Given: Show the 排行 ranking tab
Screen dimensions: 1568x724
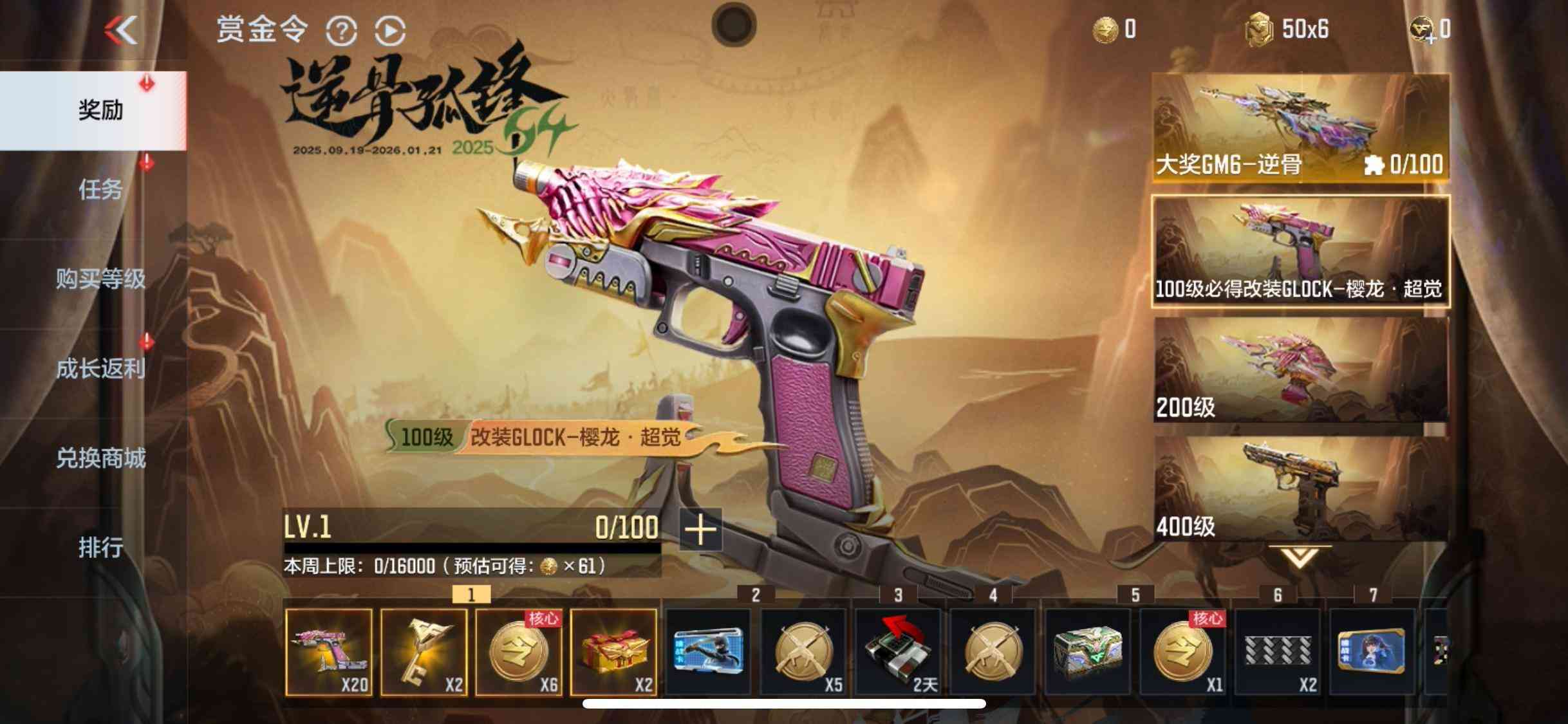Looking at the screenshot, I should click(x=100, y=547).
